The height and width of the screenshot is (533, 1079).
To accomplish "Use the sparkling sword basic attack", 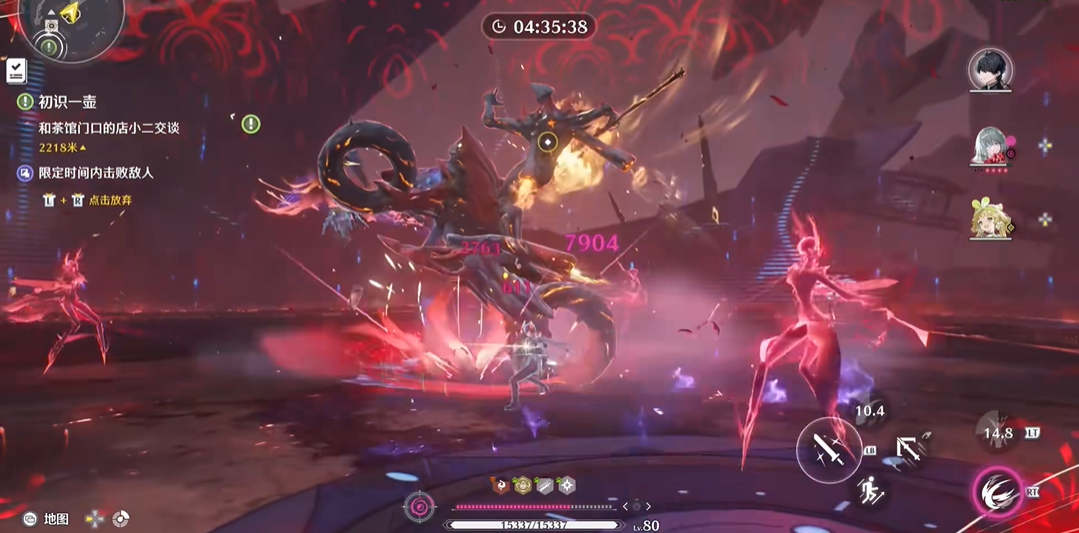I will coord(828,451).
